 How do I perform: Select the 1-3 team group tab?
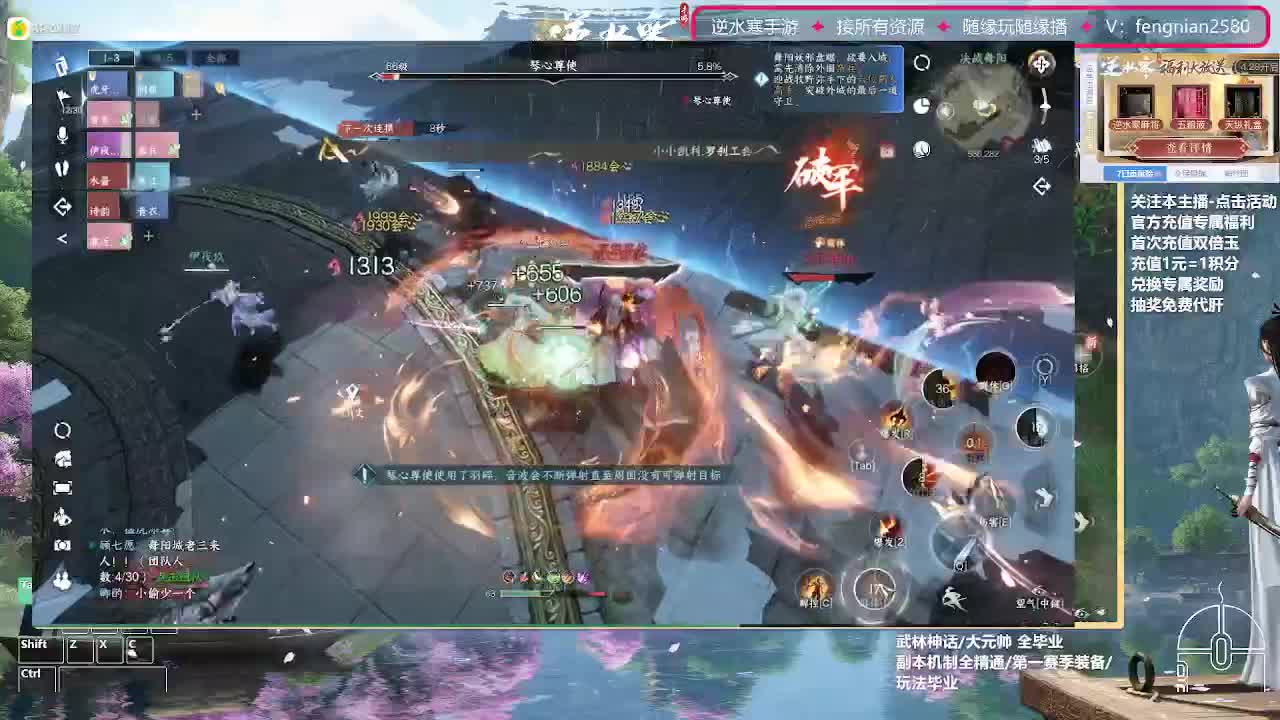110,57
